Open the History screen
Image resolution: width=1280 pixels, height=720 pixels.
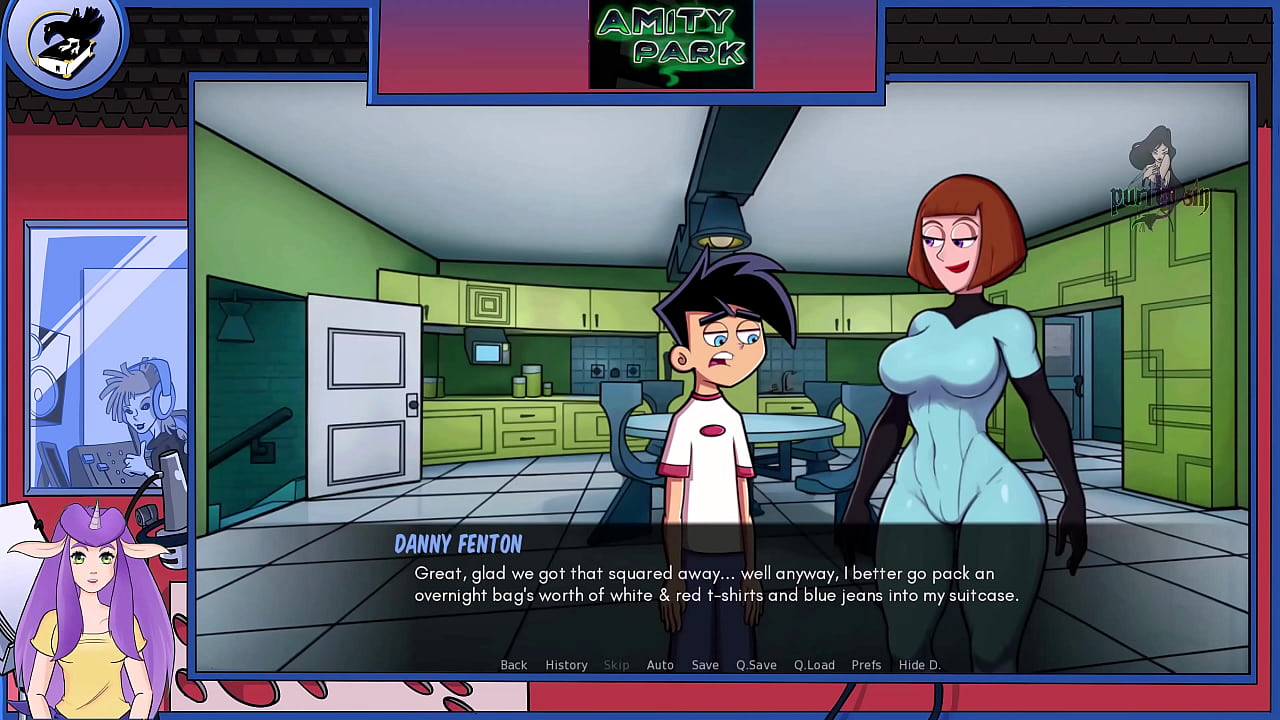(566, 664)
